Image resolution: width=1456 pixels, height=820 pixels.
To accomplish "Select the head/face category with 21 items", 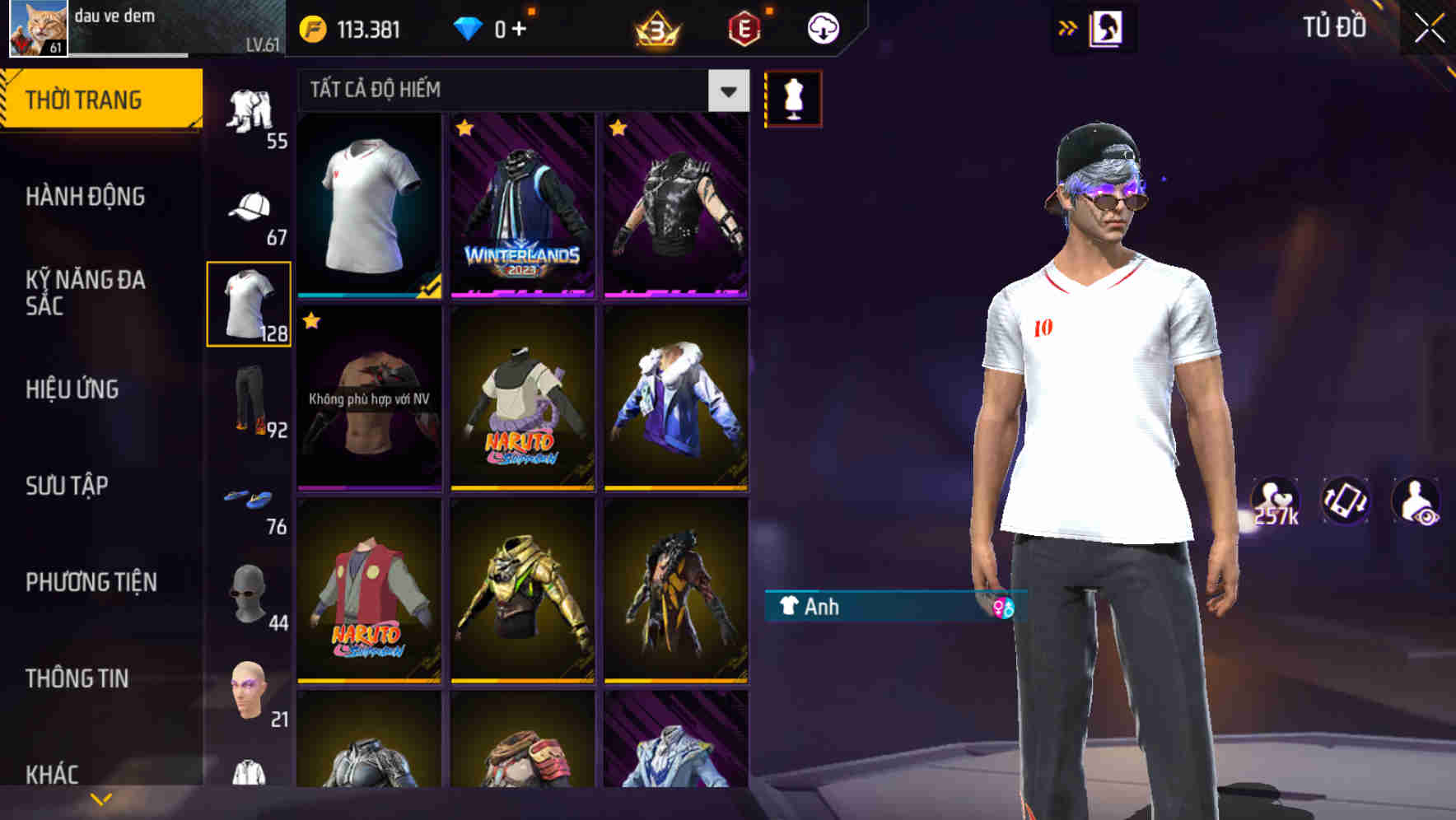I will 249,692.
